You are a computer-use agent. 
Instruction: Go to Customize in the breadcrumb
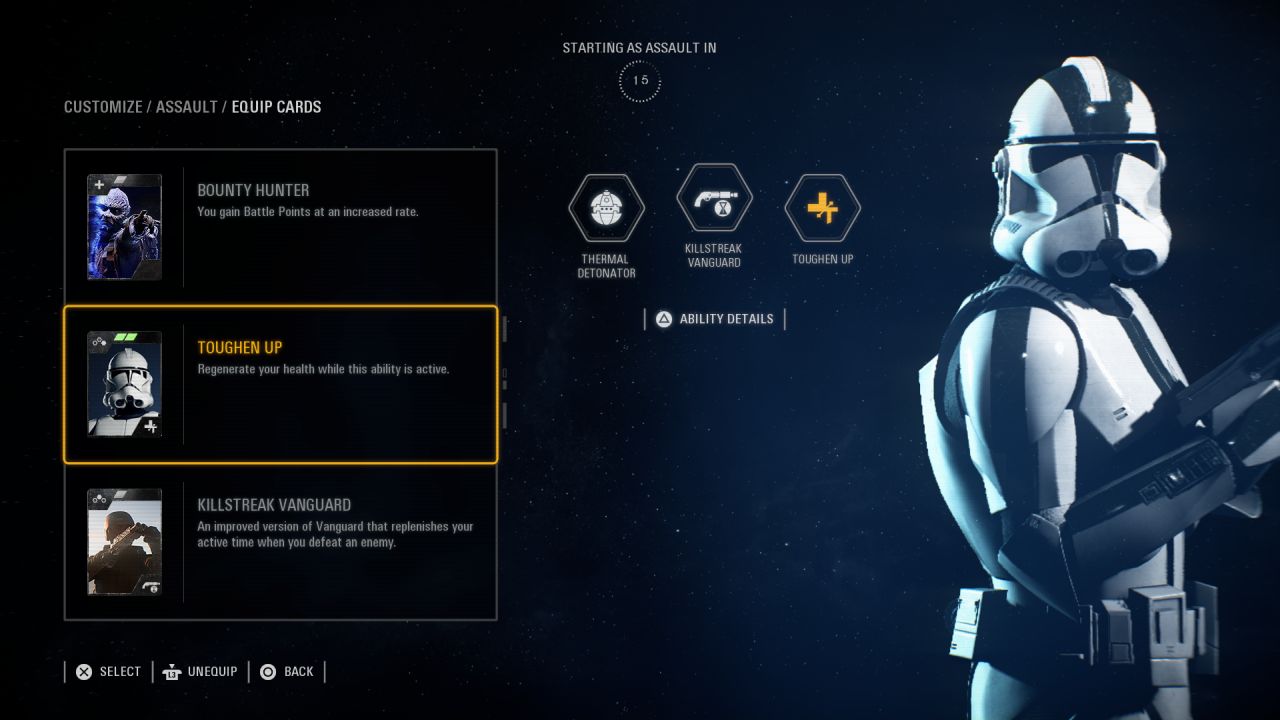pos(103,107)
